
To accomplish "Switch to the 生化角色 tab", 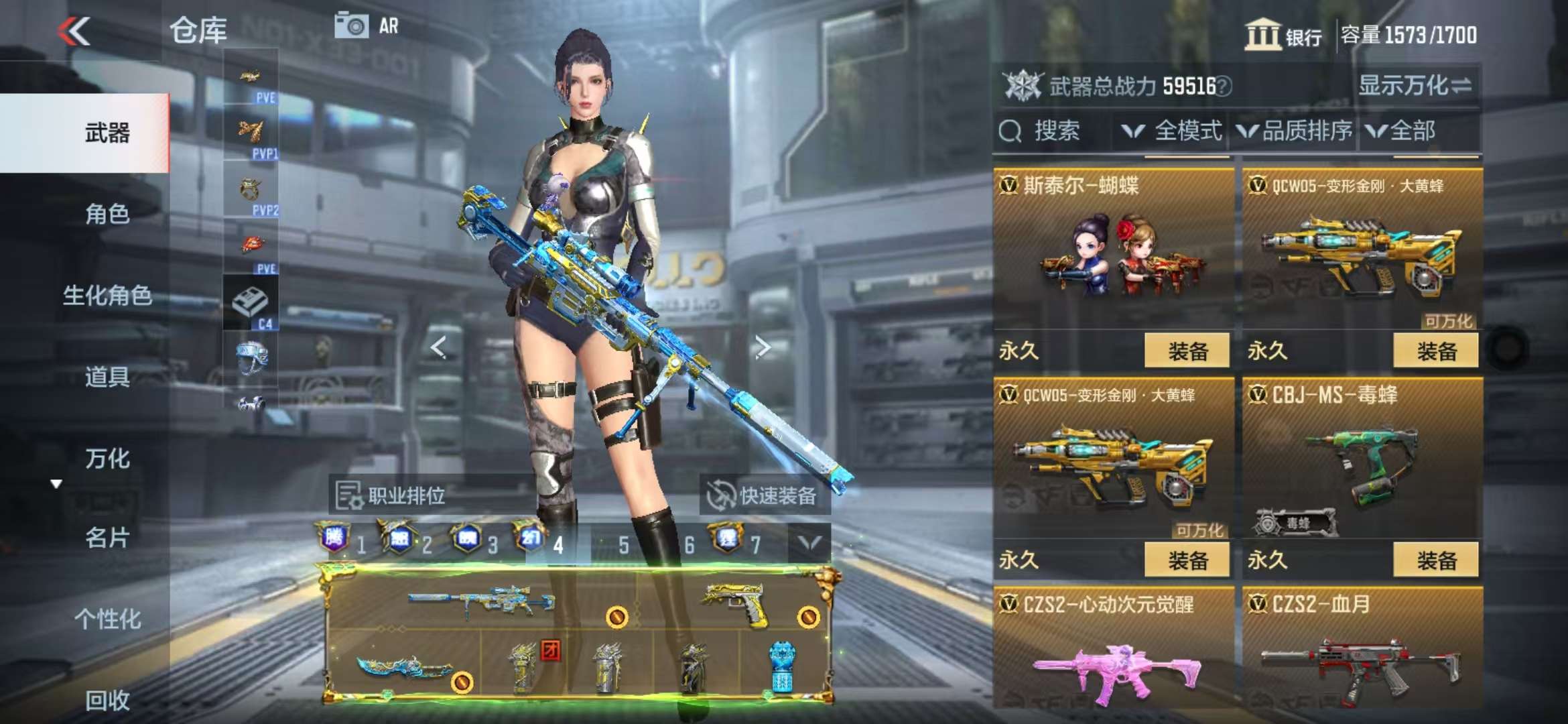I will tap(107, 296).
